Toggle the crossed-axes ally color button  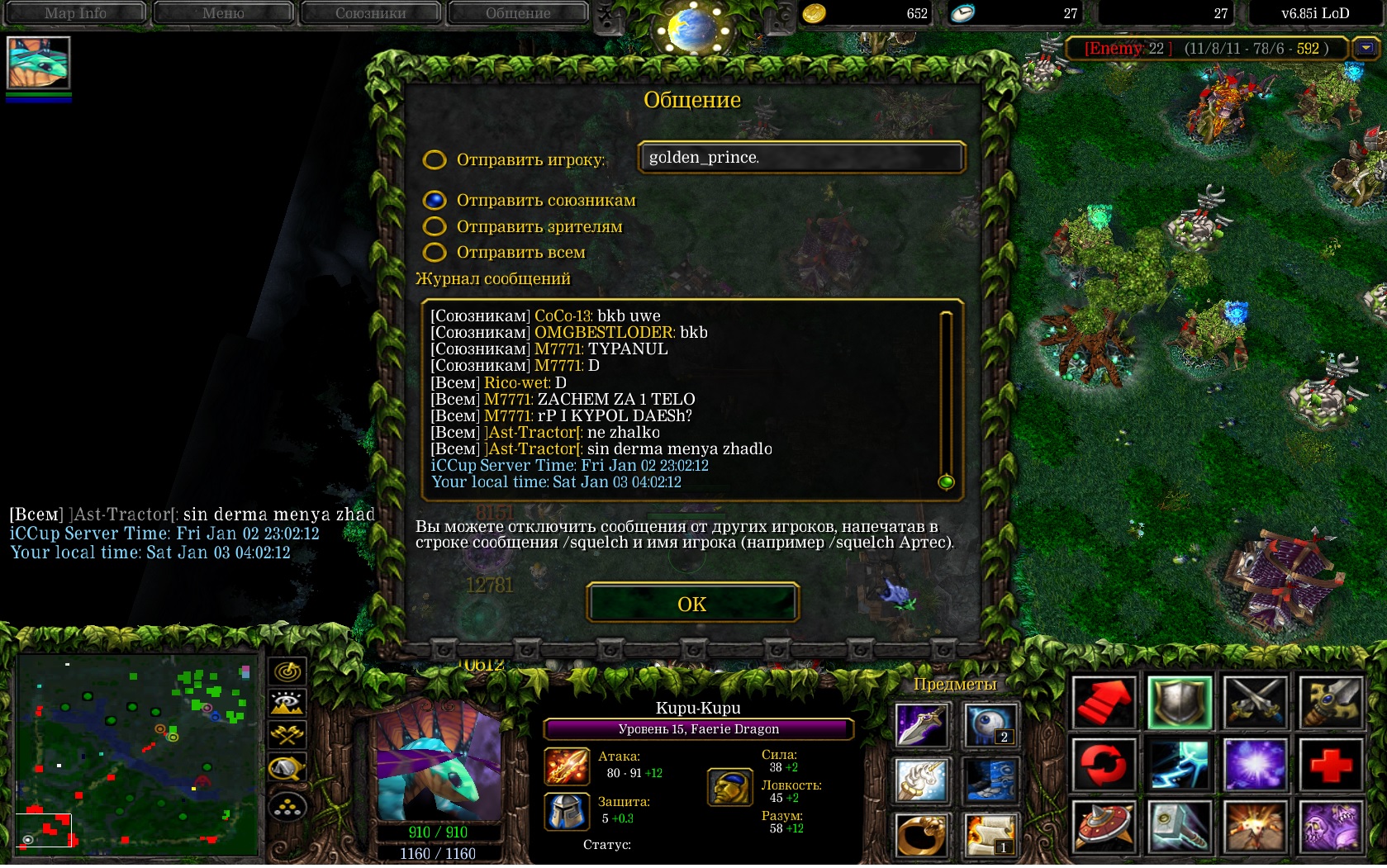pyautogui.click(x=287, y=735)
